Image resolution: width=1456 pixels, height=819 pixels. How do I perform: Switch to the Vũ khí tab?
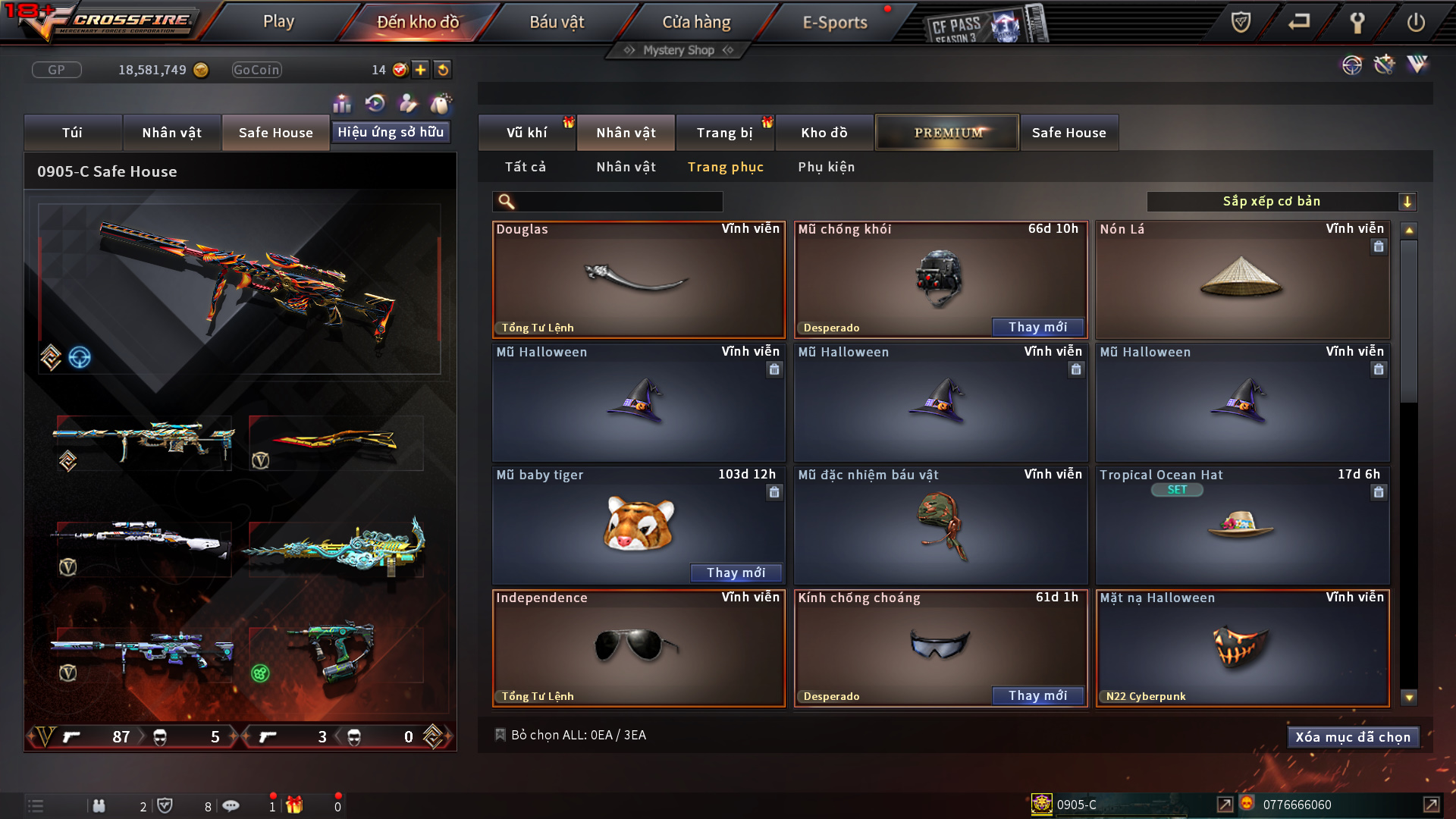point(527,133)
